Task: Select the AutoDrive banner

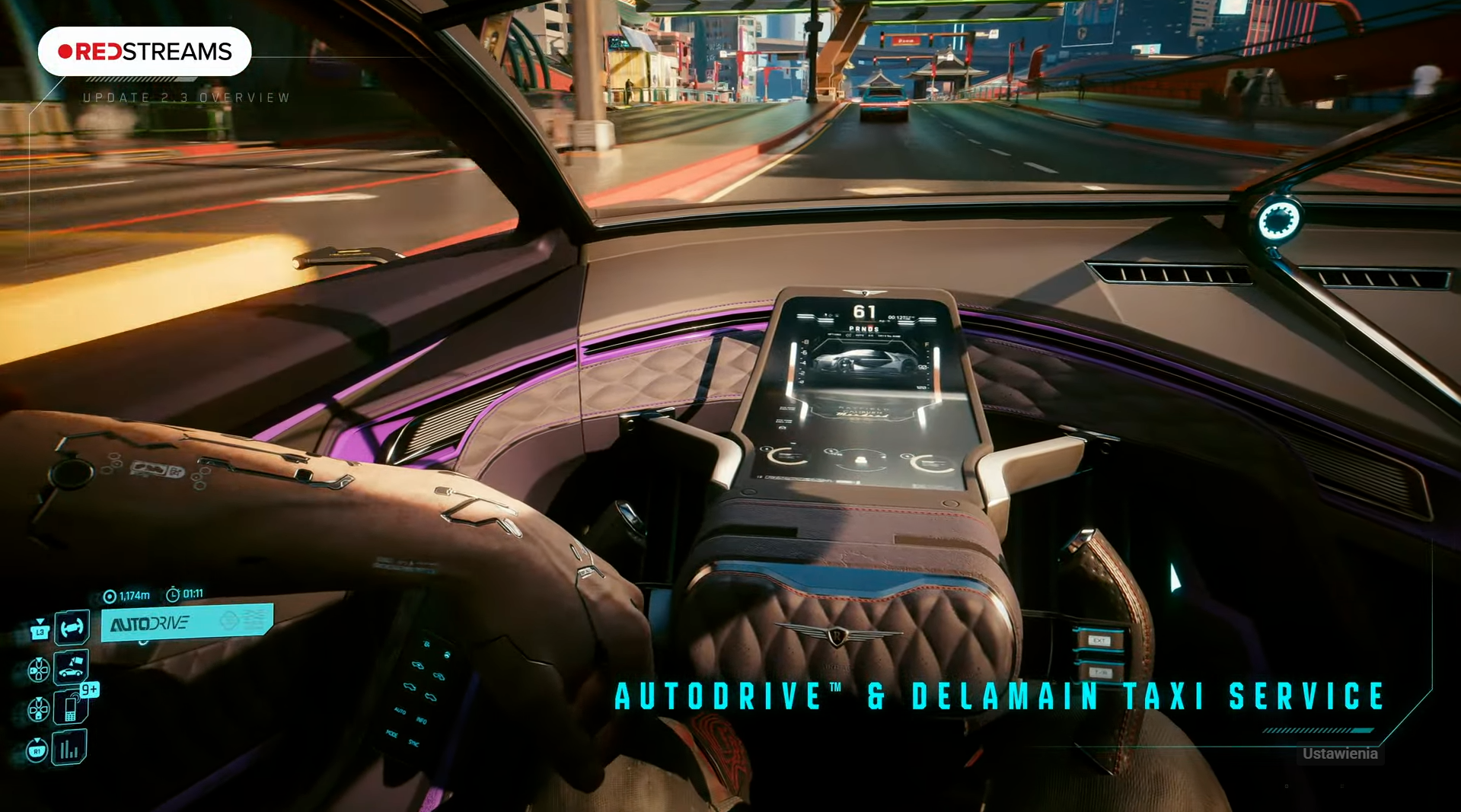Action: tap(187, 623)
